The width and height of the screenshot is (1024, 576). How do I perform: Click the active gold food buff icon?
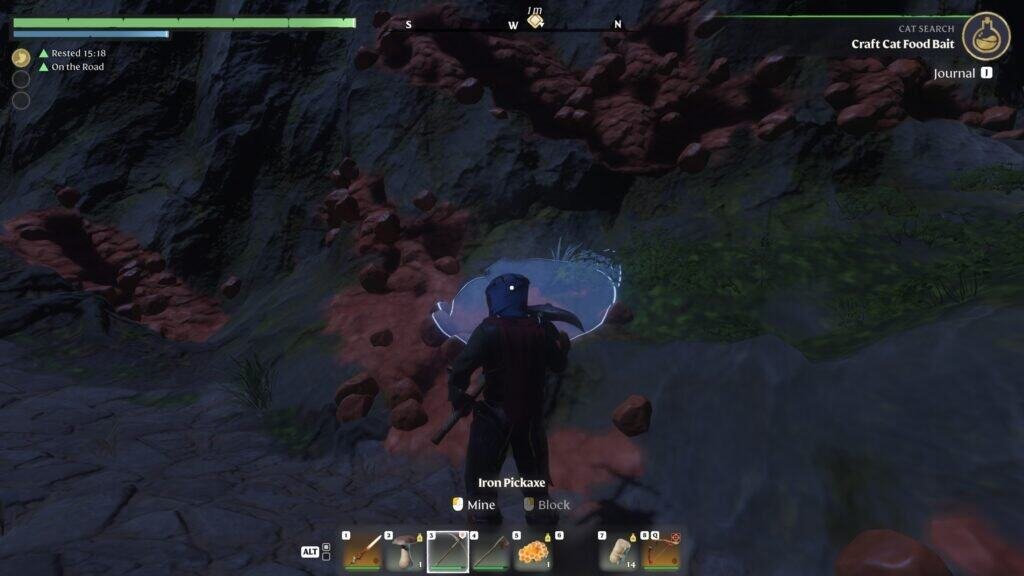(x=21, y=57)
